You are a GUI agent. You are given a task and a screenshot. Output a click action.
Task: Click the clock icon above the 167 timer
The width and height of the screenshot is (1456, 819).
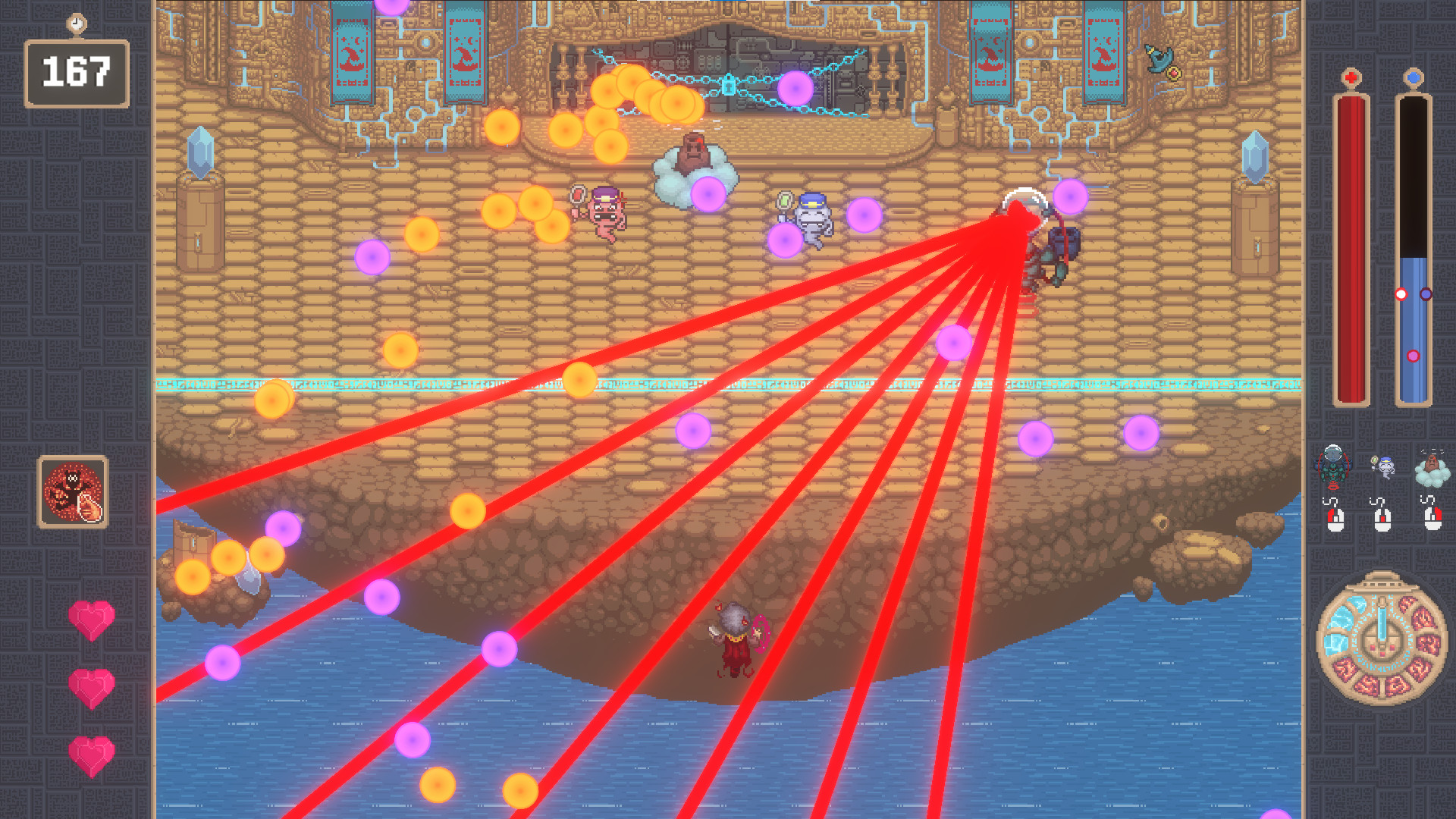(77, 22)
